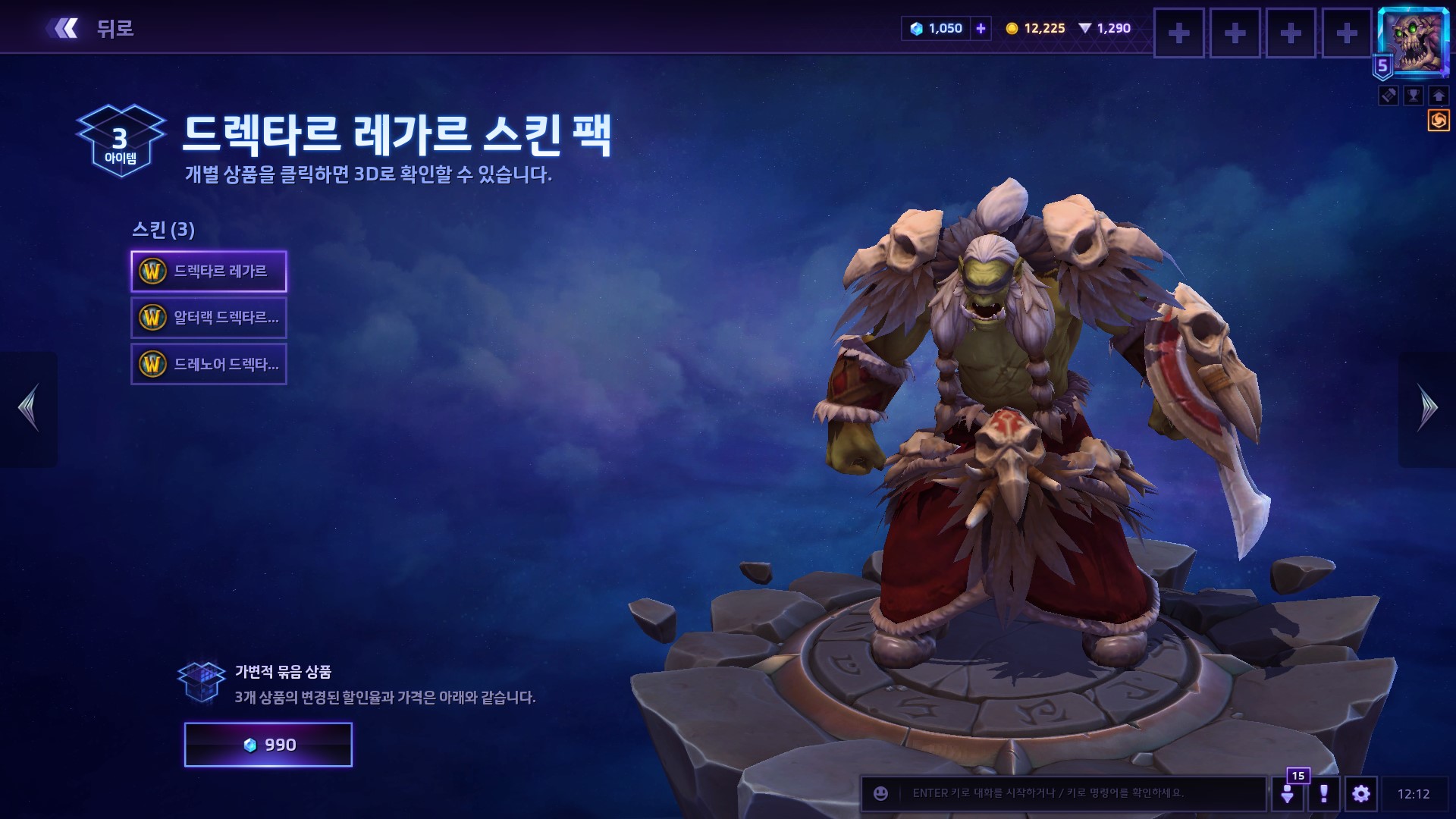Pick the 드레노어 드렉타르 skin entry
Viewport: 1456px width, 819px height.
209,364
